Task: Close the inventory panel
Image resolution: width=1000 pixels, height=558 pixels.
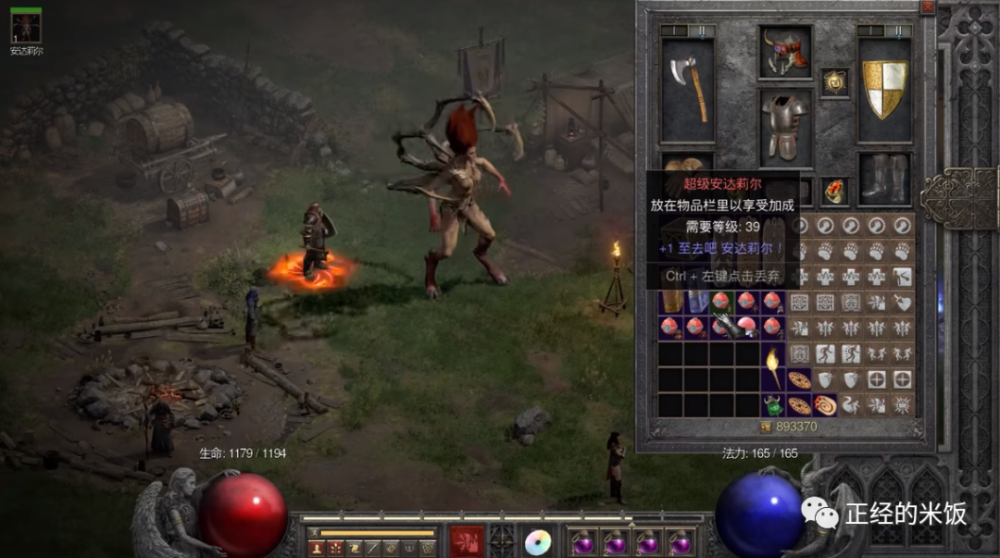Action: [927, 7]
